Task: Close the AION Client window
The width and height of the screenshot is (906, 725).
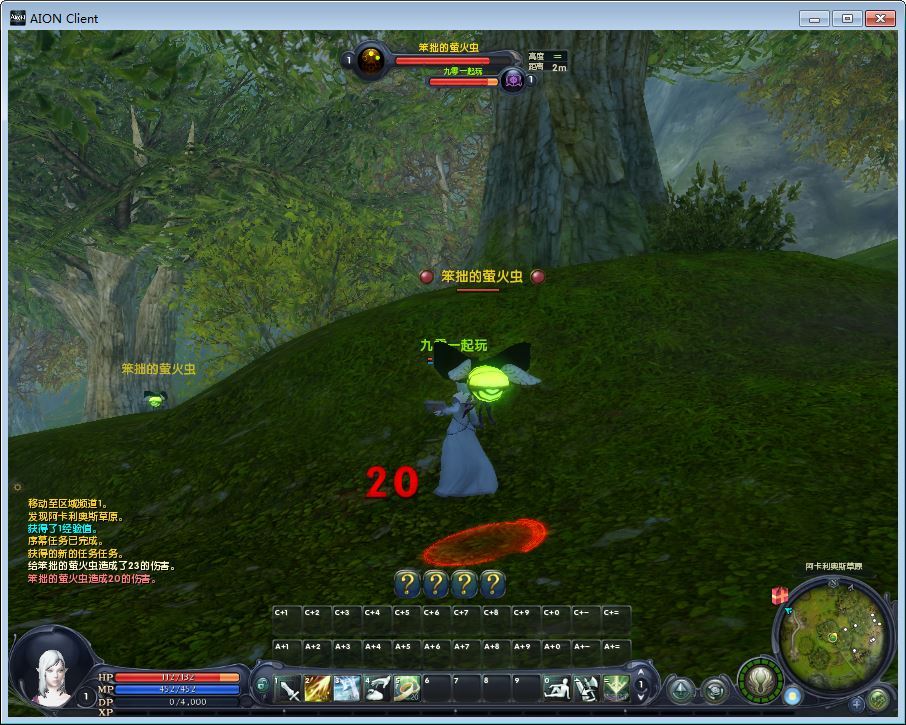Action: (880, 18)
